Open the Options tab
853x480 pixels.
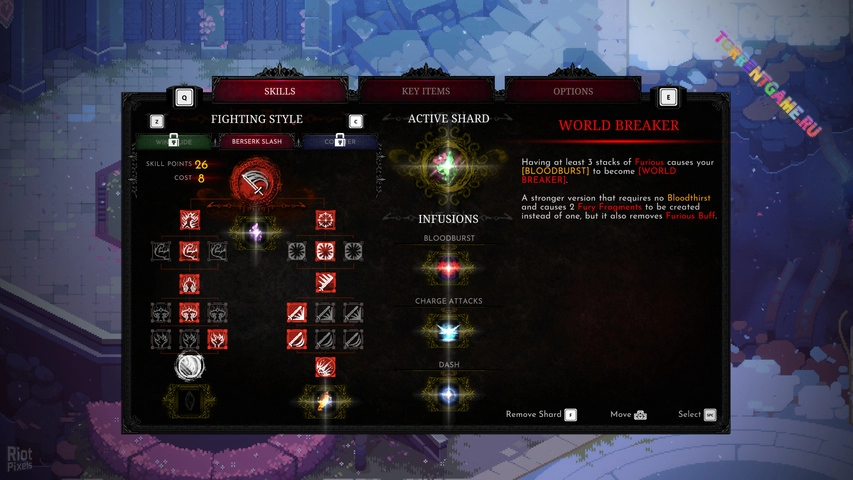pos(573,91)
